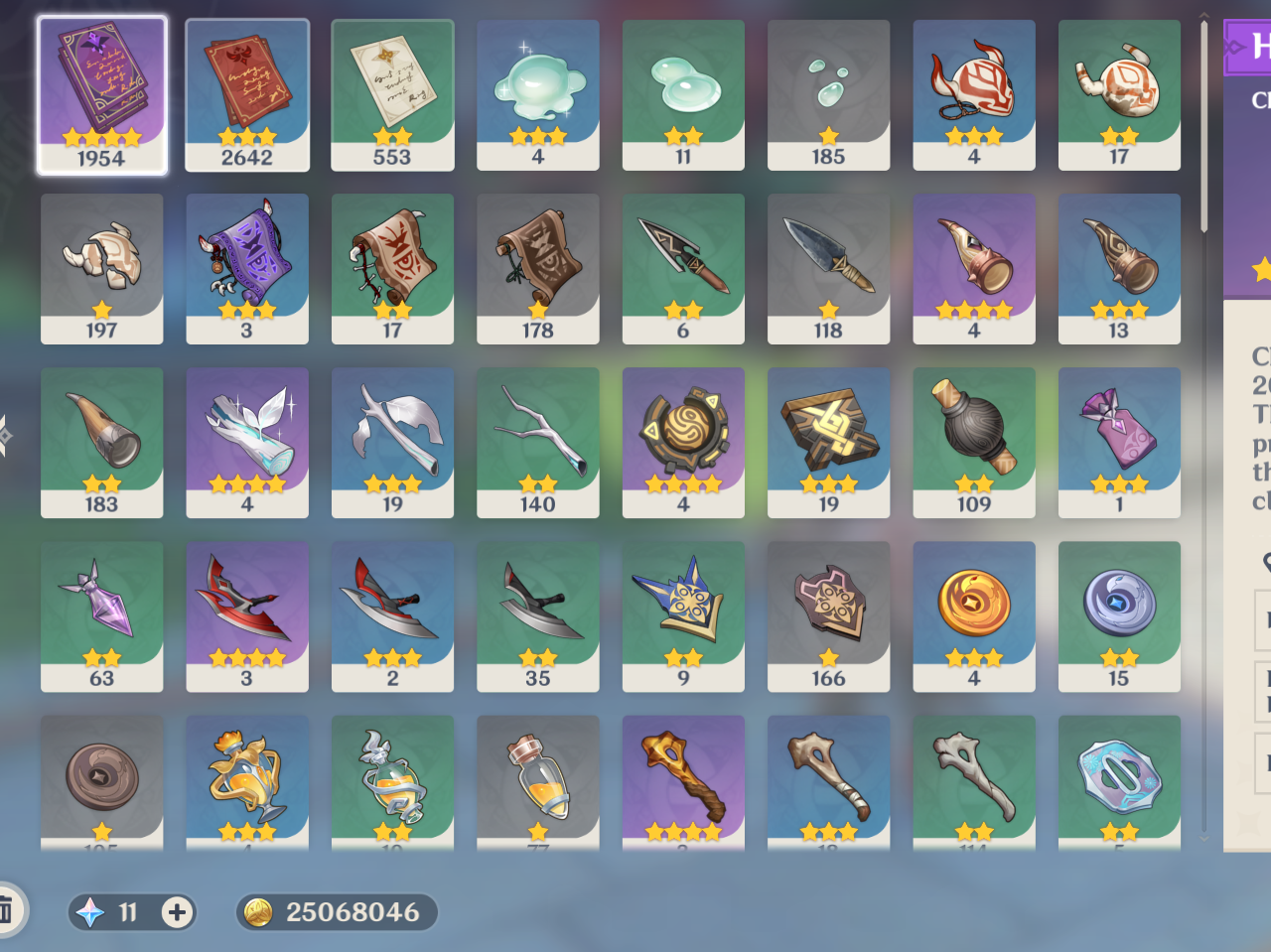Pick the dead ley line branch of 140
The height and width of the screenshot is (952, 1271).
tap(537, 442)
